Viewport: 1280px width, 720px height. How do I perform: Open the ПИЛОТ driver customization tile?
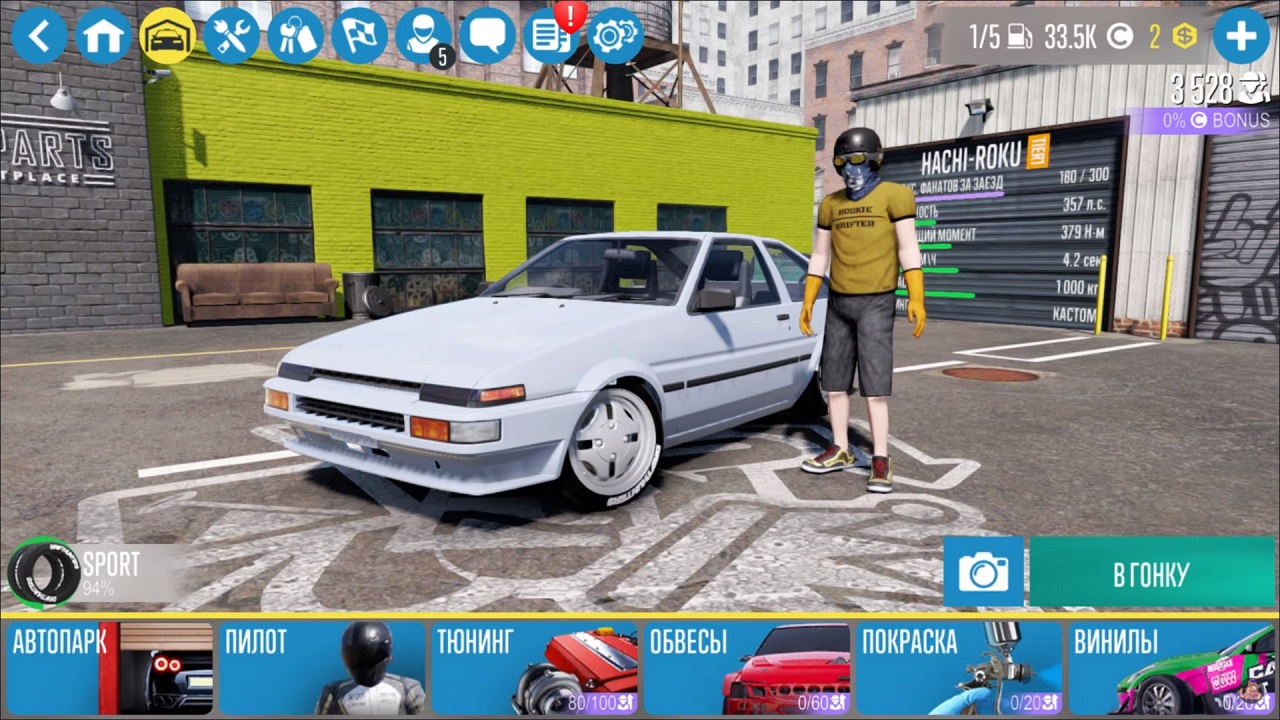click(x=323, y=667)
